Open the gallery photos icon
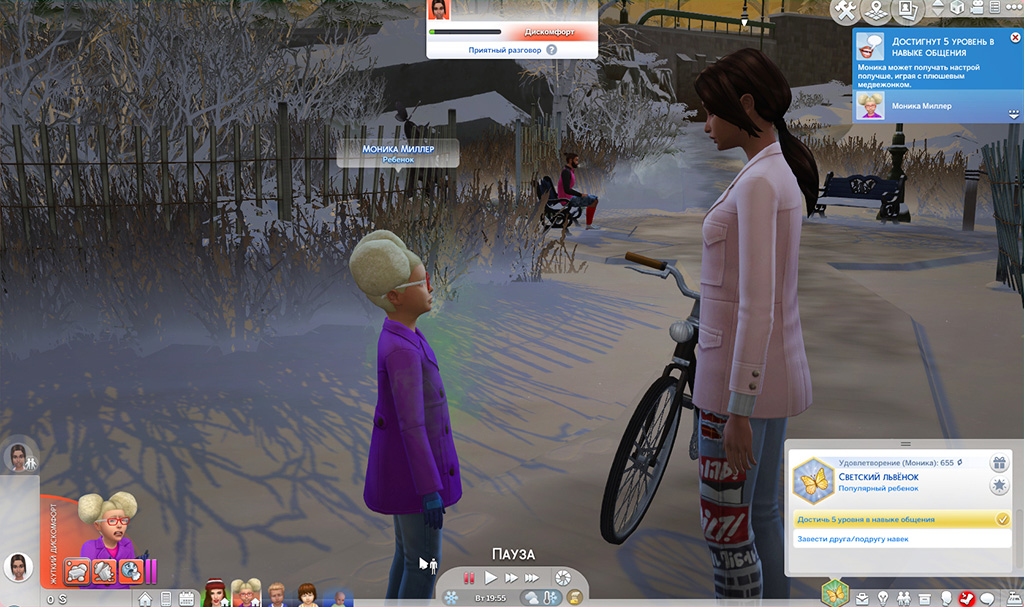The image size is (1024, 607). pos(908,11)
